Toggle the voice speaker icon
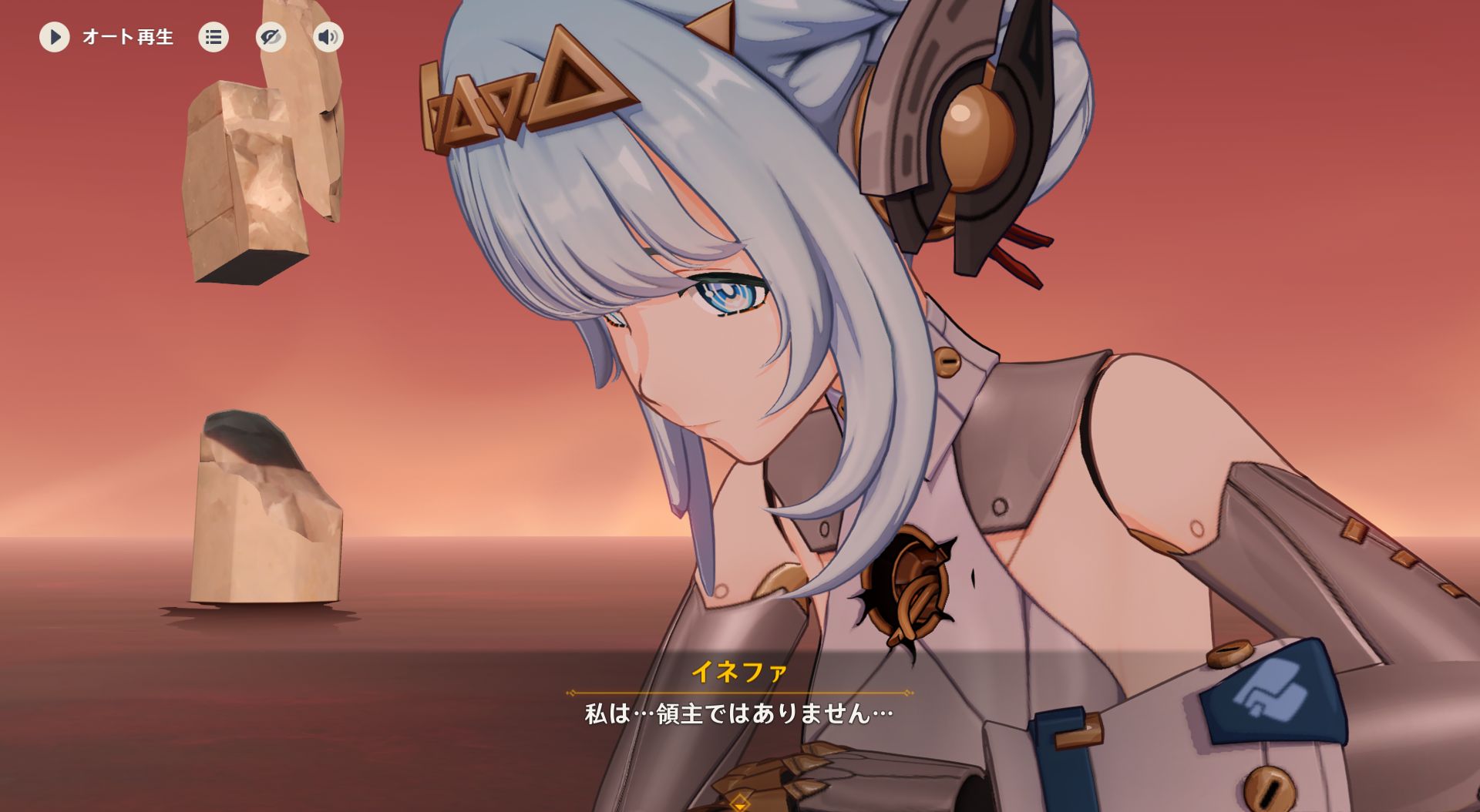The image size is (1480, 812). pyautogui.click(x=328, y=37)
